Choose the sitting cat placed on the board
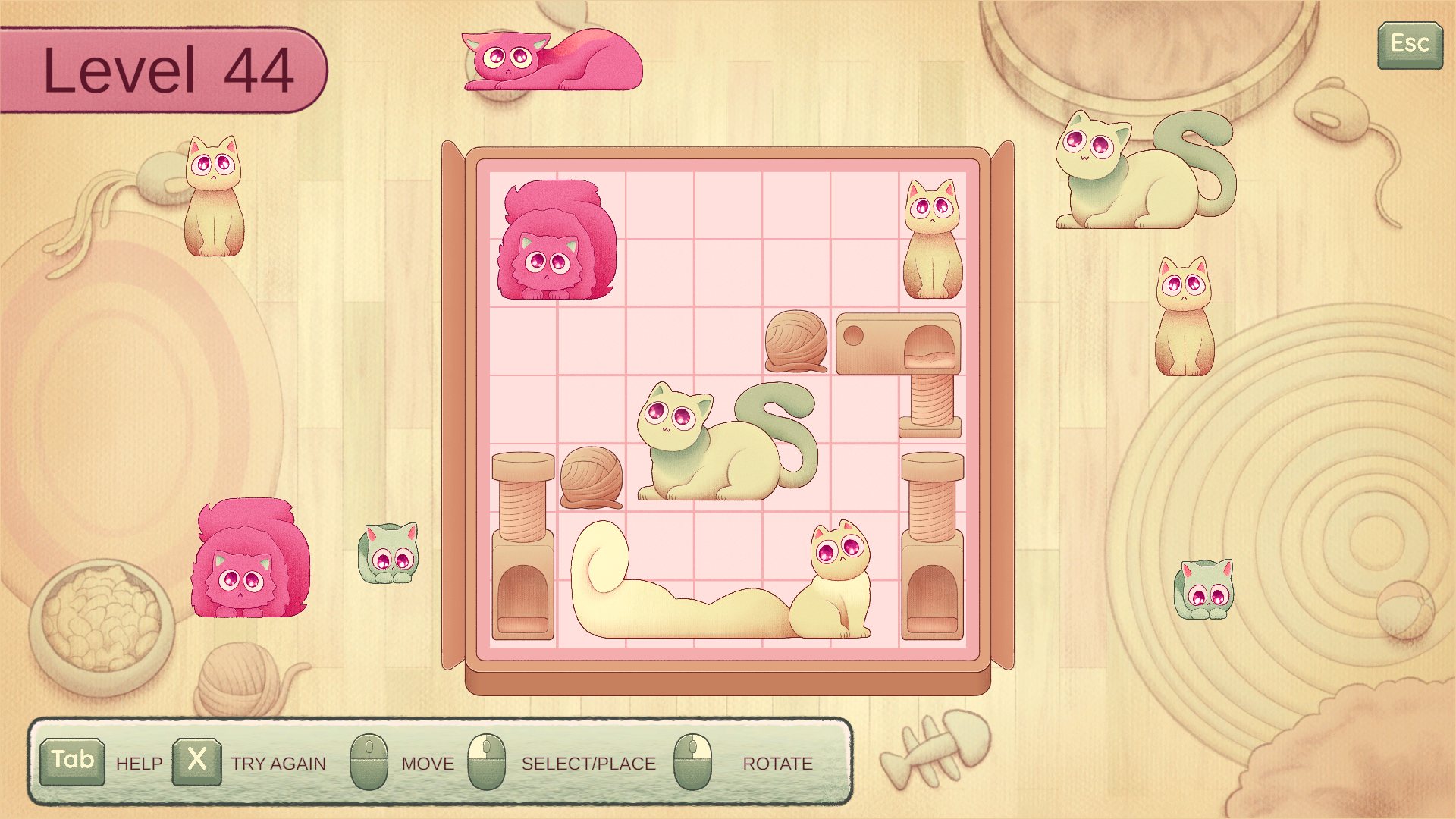The width and height of the screenshot is (1456, 819). click(933, 243)
